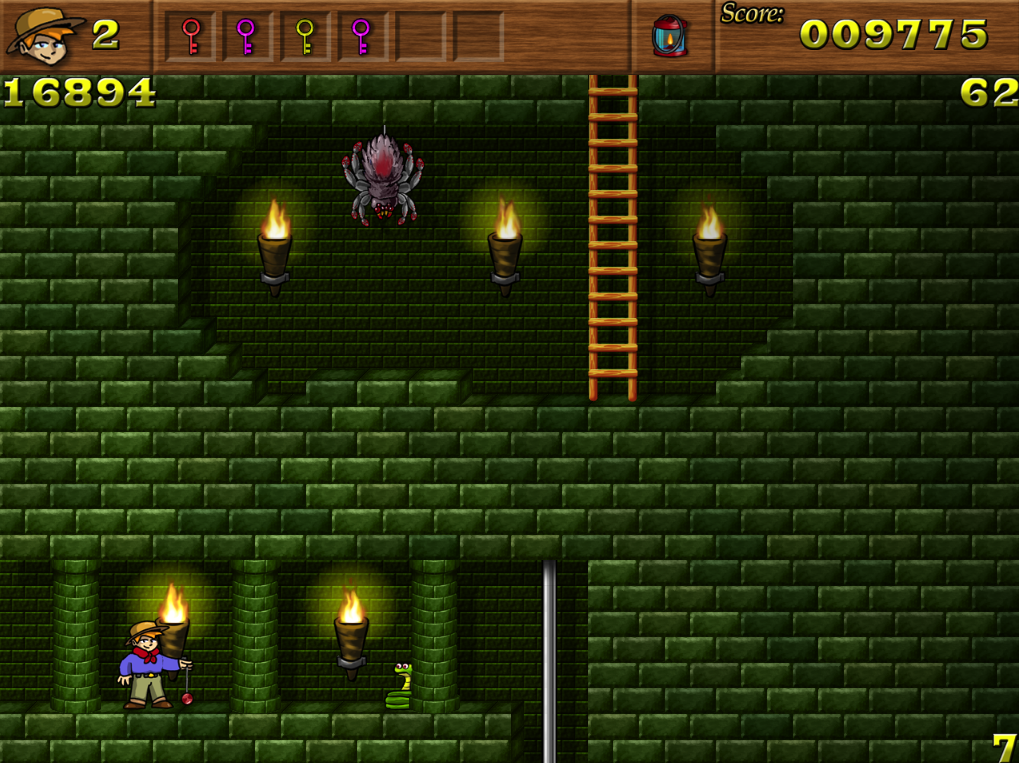This screenshot has height=763, width=1019.
Task: Click the explorer portrait lives icon
Action: coord(45,34)
